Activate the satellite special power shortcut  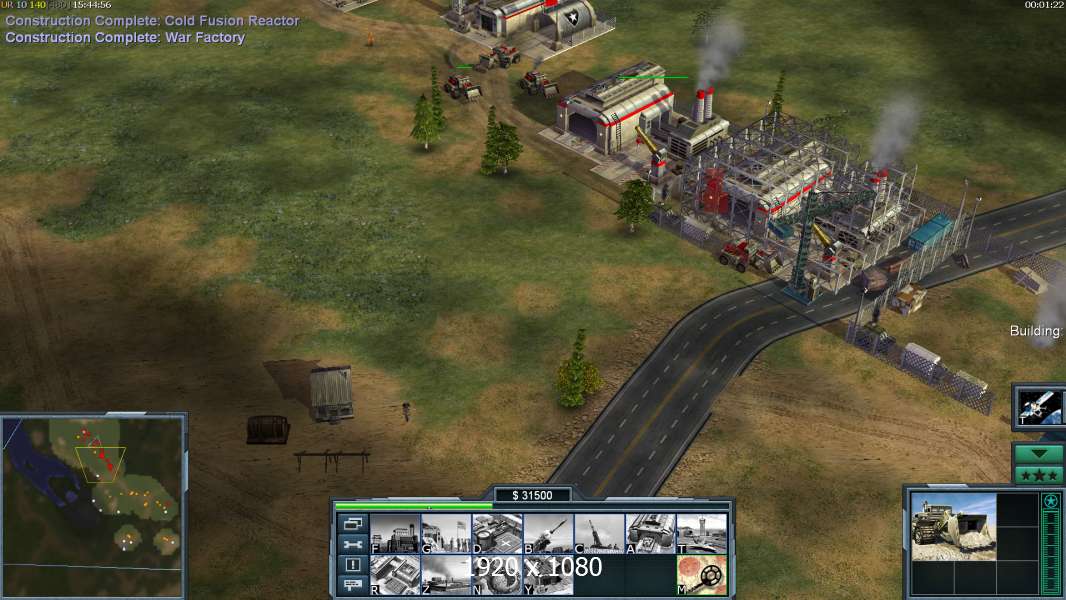coord(1040,407)
